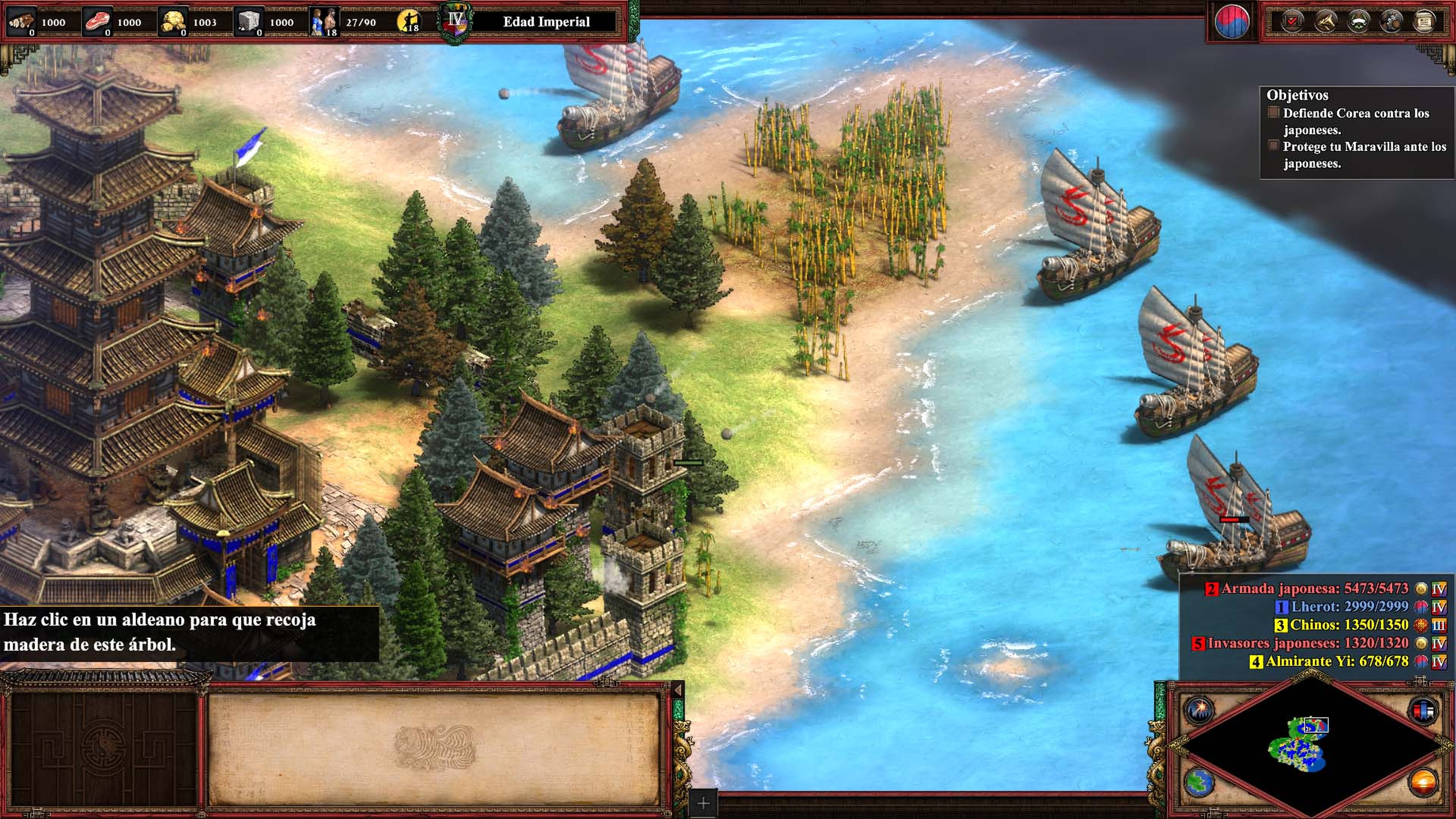Click the Korean civilization shield emblem
Screen dimensions: 1456x819
1232,22
